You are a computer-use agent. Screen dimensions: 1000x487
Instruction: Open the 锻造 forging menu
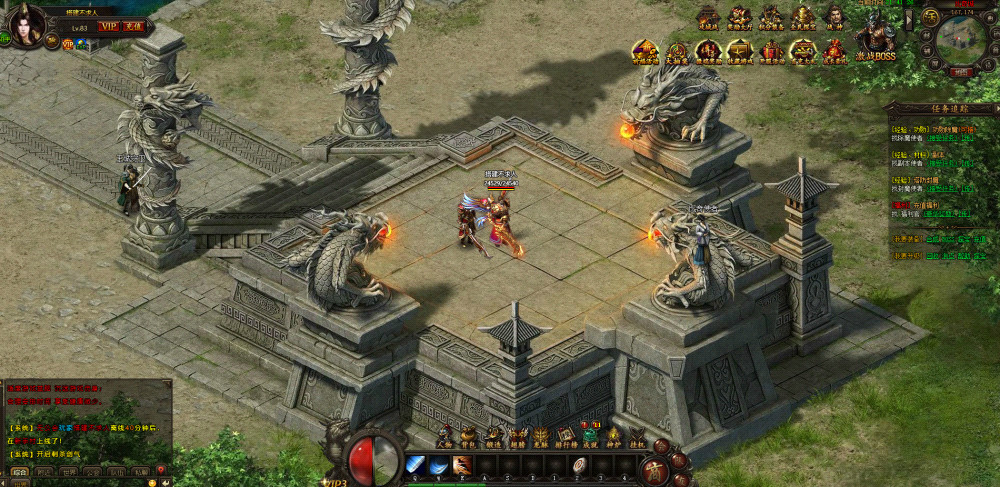pyautogui.click(x=493, y=436)
